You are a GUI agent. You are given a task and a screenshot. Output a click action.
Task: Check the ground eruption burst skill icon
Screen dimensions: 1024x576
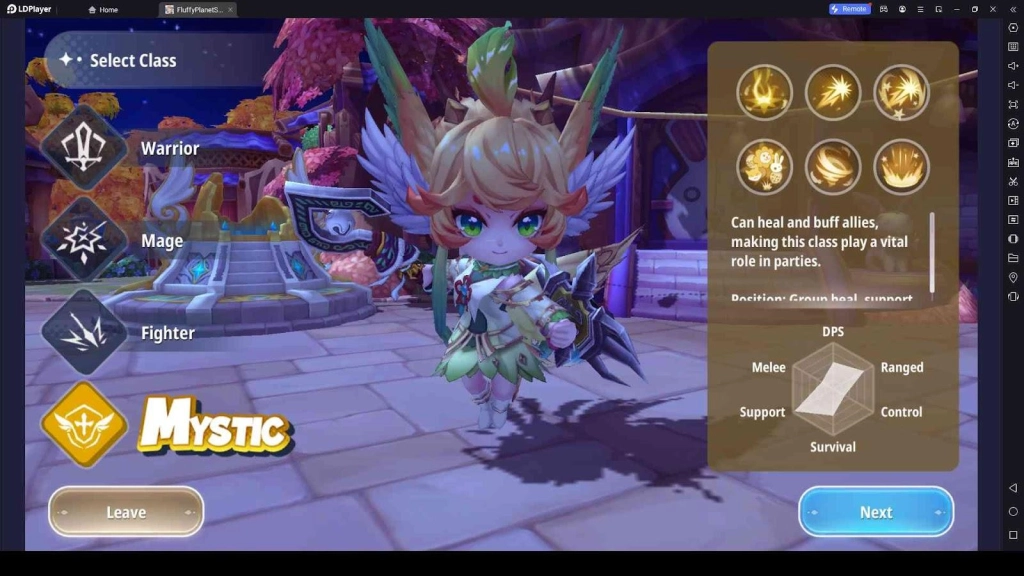[x=901, y=166]
